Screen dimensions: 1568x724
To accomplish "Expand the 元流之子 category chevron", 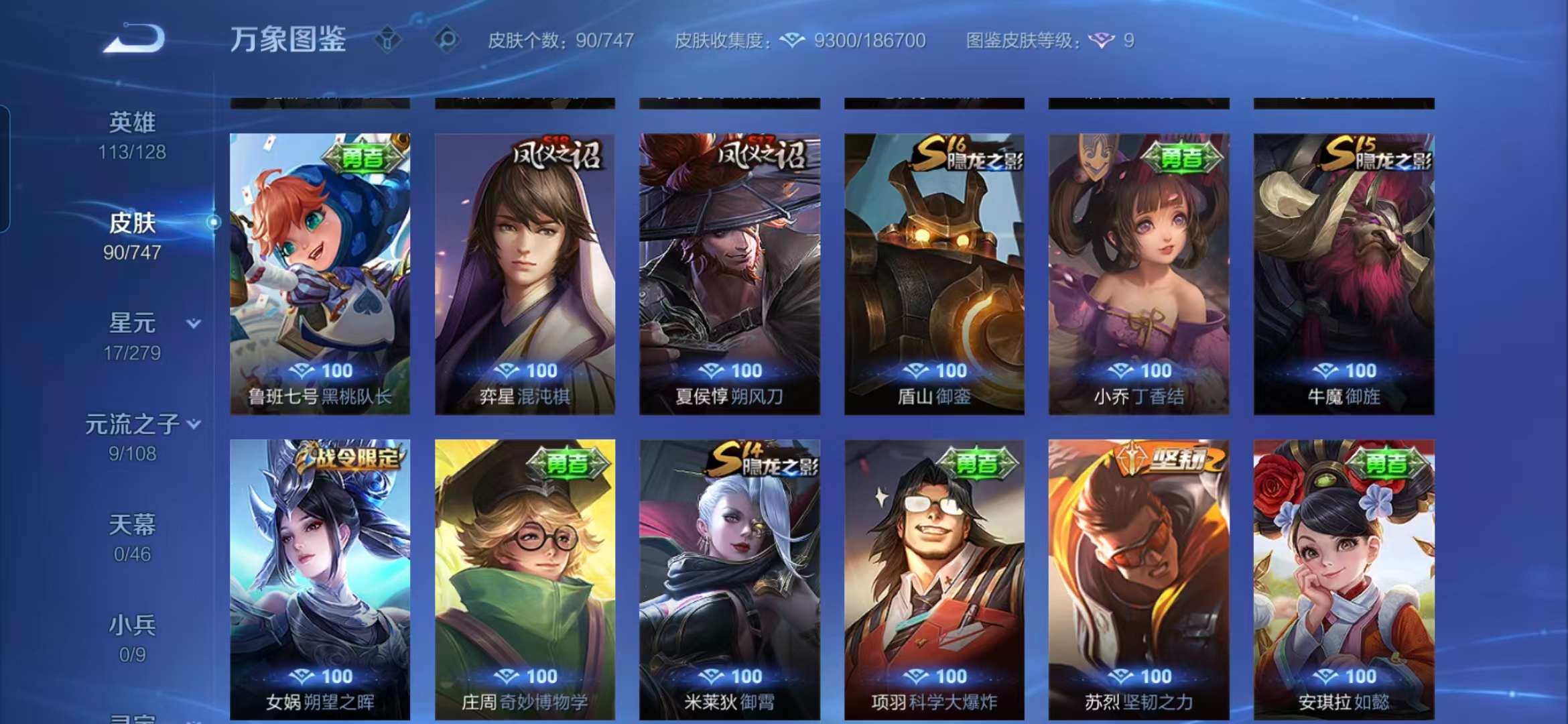I will [x=194, y=424].
